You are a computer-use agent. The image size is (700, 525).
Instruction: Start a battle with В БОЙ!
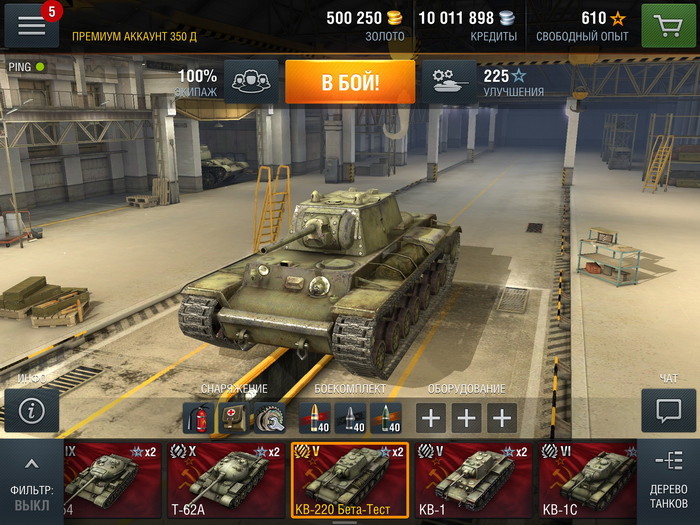pos(350,82)
